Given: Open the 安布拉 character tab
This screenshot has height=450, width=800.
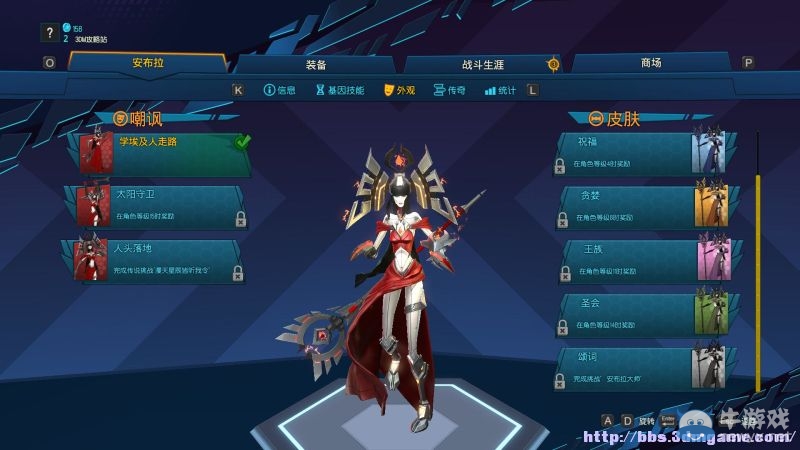Looking at the screenshot, I should pos(147,63).
